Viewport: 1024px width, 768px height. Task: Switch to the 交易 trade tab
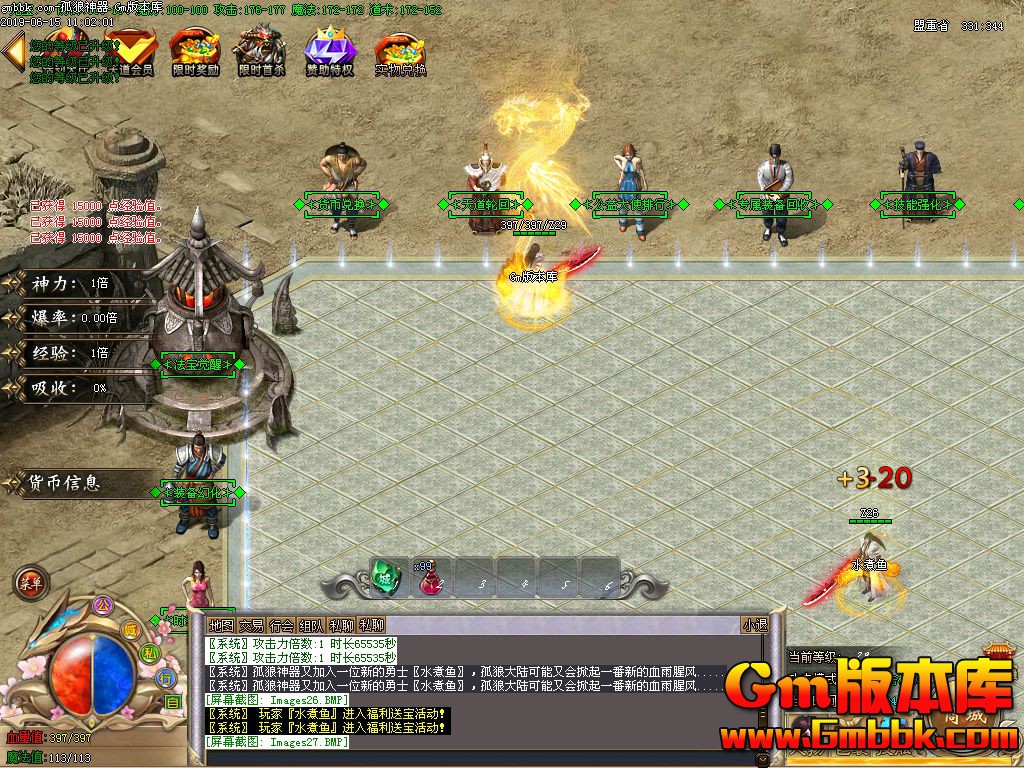pos(251,625)
